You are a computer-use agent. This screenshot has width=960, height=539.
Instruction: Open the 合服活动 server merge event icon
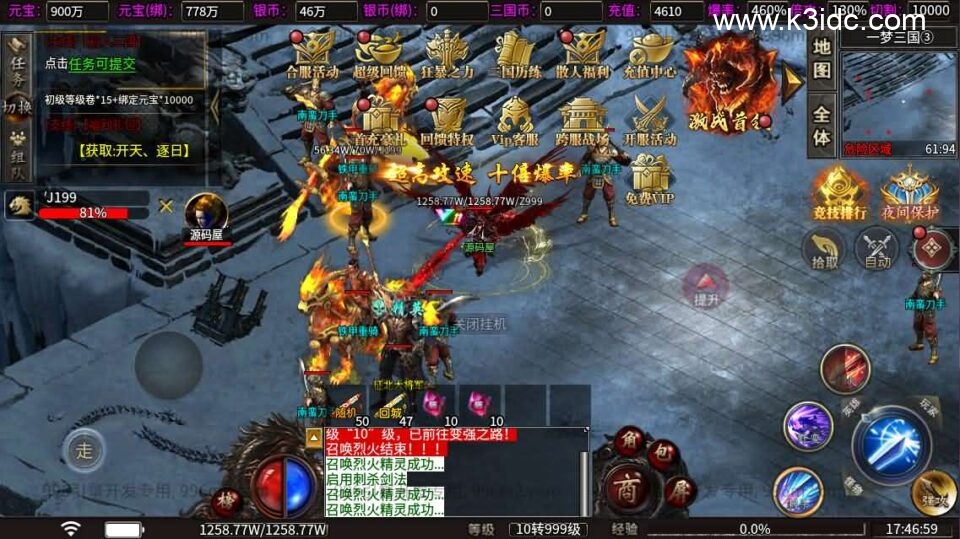[313, 53]
